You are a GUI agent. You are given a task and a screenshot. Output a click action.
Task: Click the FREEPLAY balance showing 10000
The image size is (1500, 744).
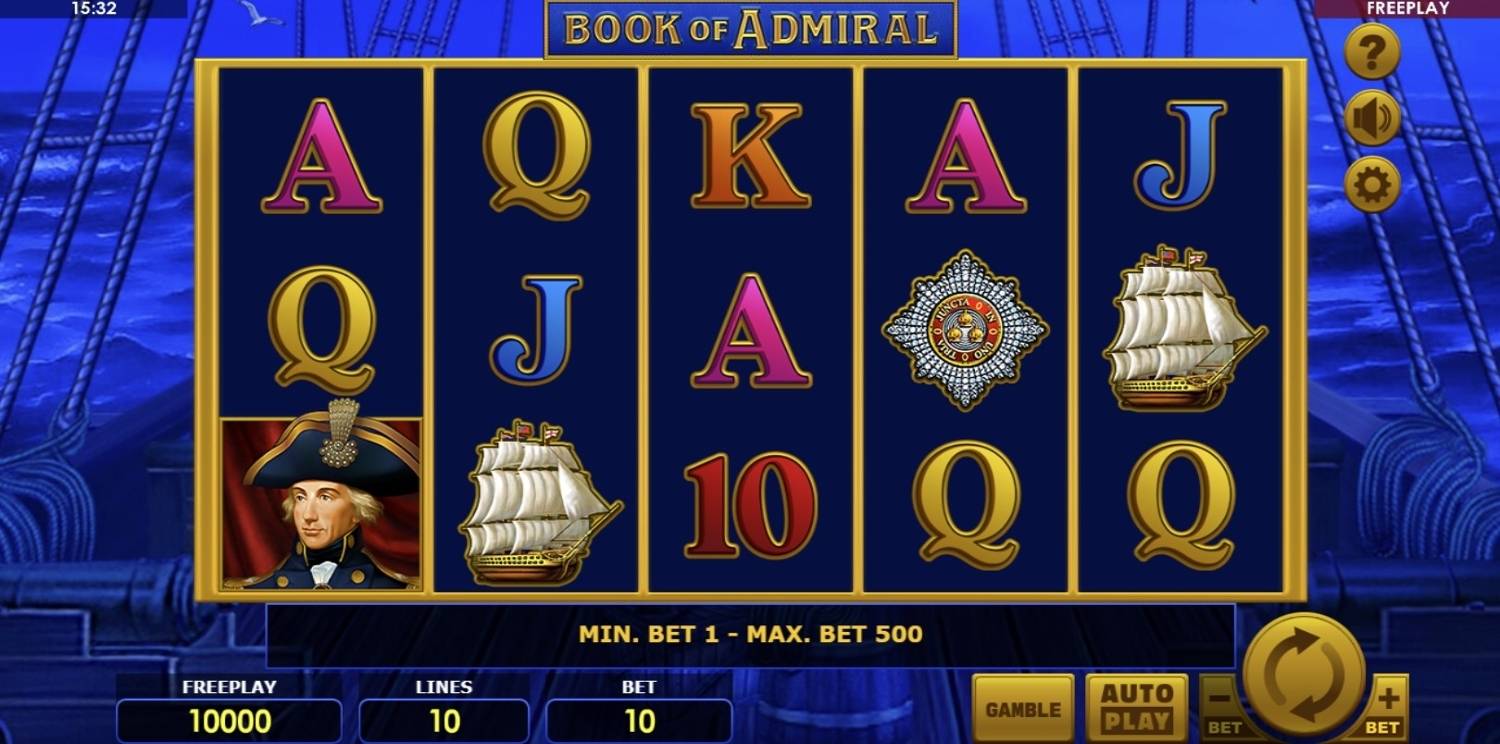pyautogui.click(x=229, y=718)
